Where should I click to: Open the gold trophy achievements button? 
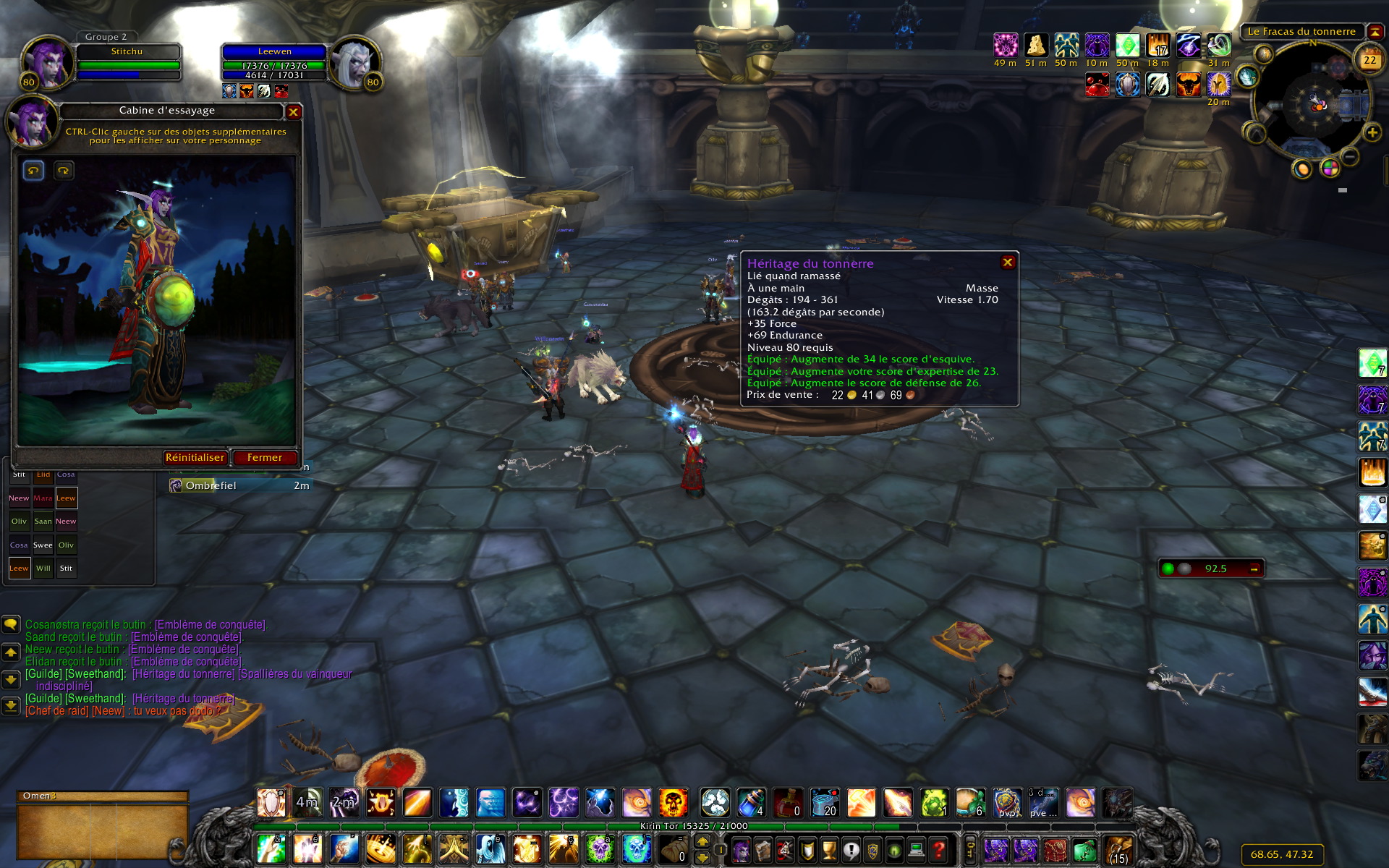[829, 849]
